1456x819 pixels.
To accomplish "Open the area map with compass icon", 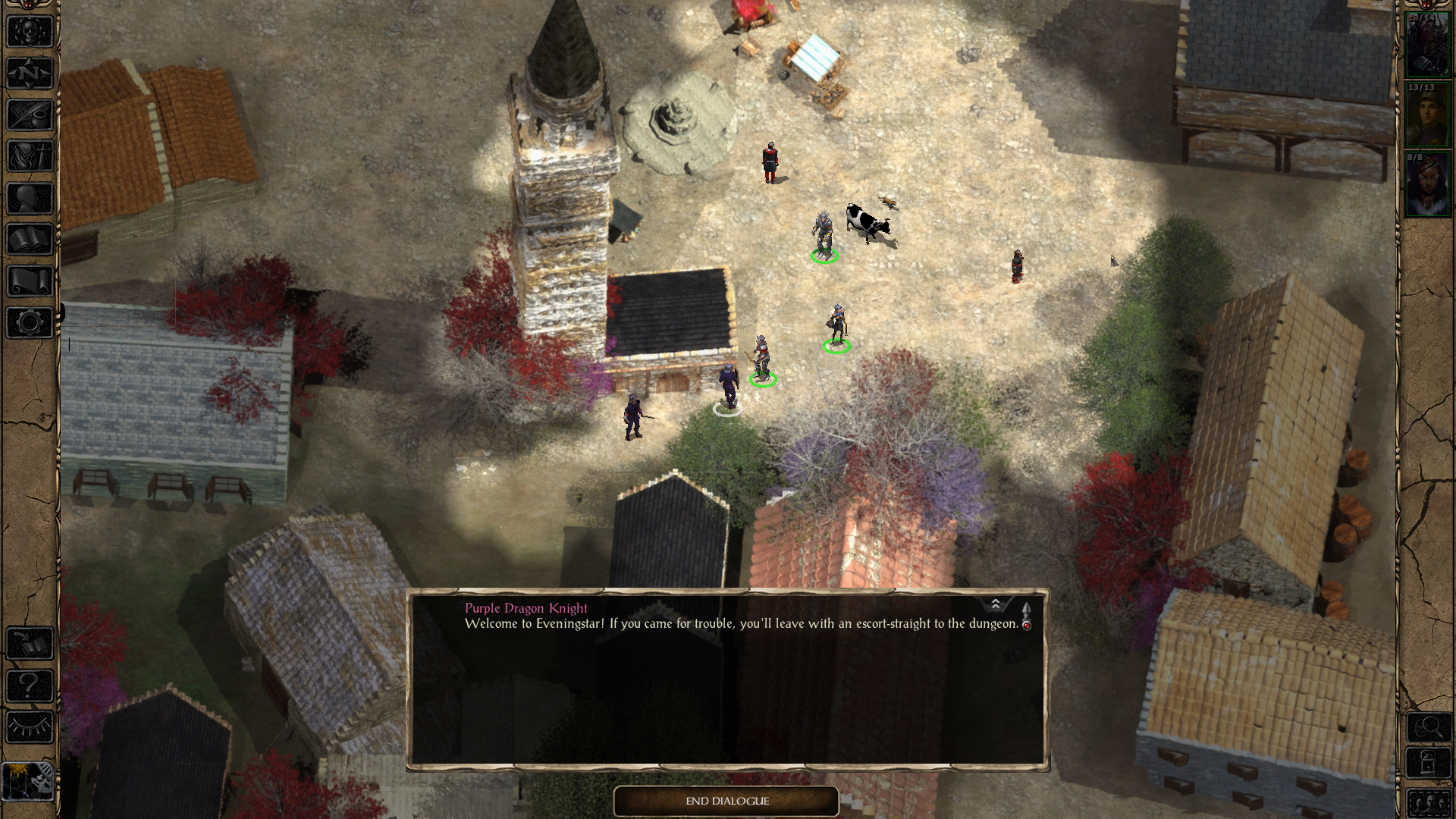I will (x=30, y=74).
